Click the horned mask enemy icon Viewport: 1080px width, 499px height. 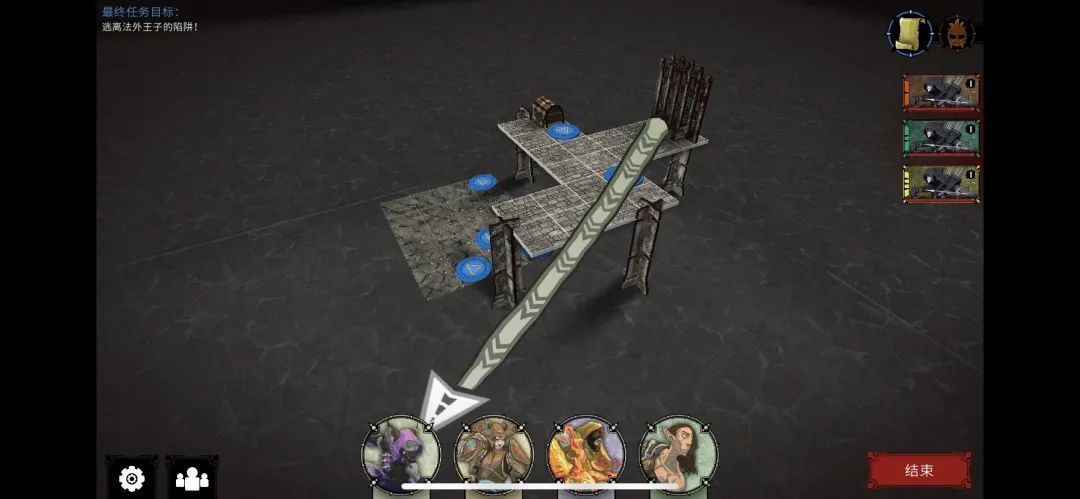pyautogui.click(x=957, y=34)
